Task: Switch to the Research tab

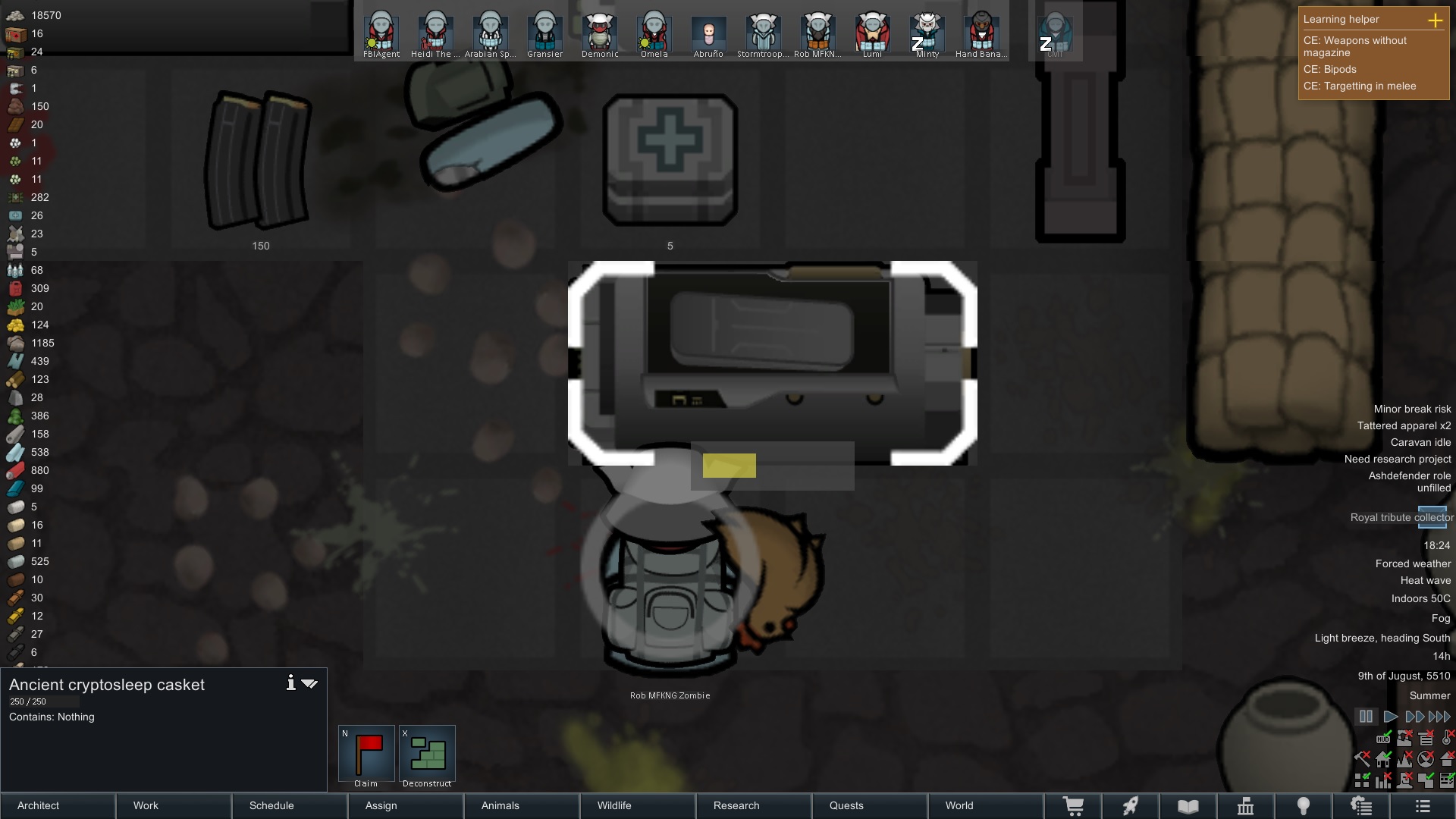Action: point(736,805)
